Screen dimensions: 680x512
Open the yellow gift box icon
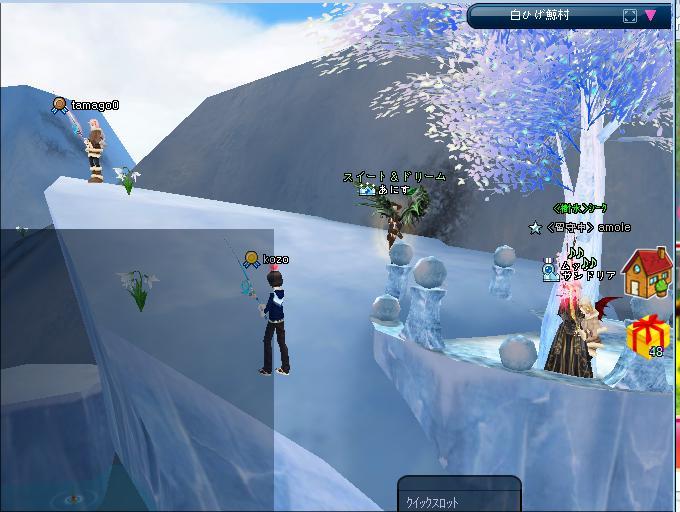pos(648,336)
